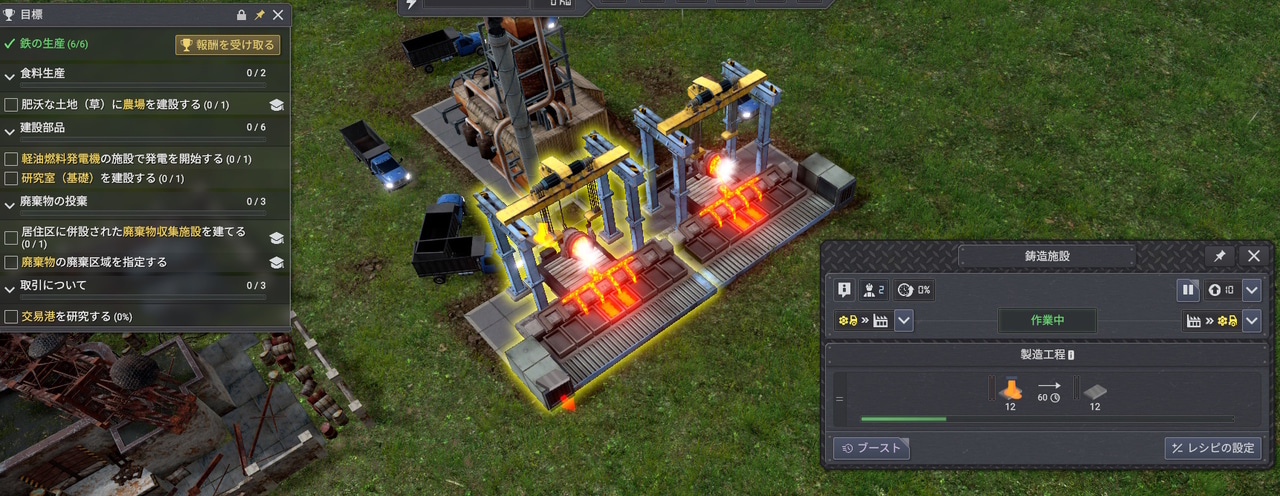Toggle the lock on the goals panel
This screenshot has width=1280, height=496.
coord(241,15)
